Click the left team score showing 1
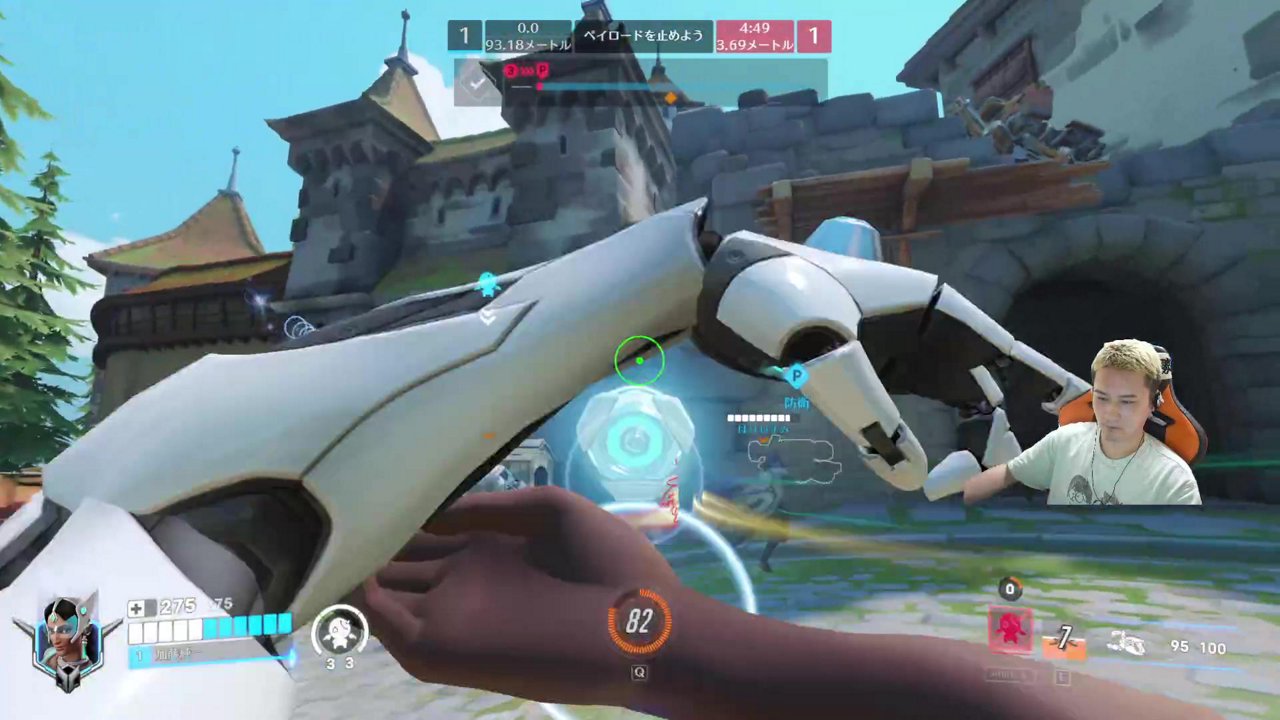The image size is (1280, 720). click(x=463, y=35)
